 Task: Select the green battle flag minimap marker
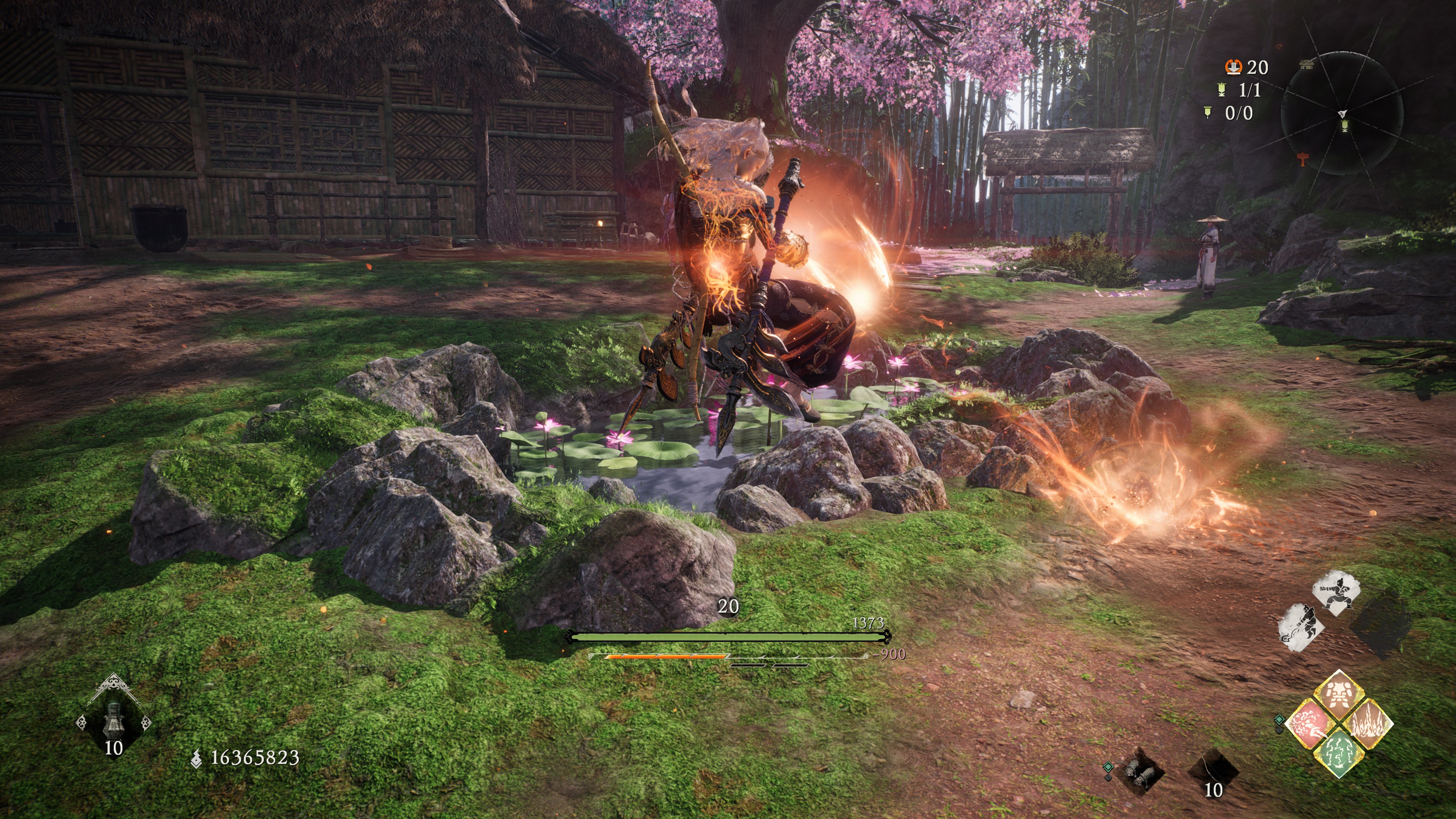[1345, 126]
